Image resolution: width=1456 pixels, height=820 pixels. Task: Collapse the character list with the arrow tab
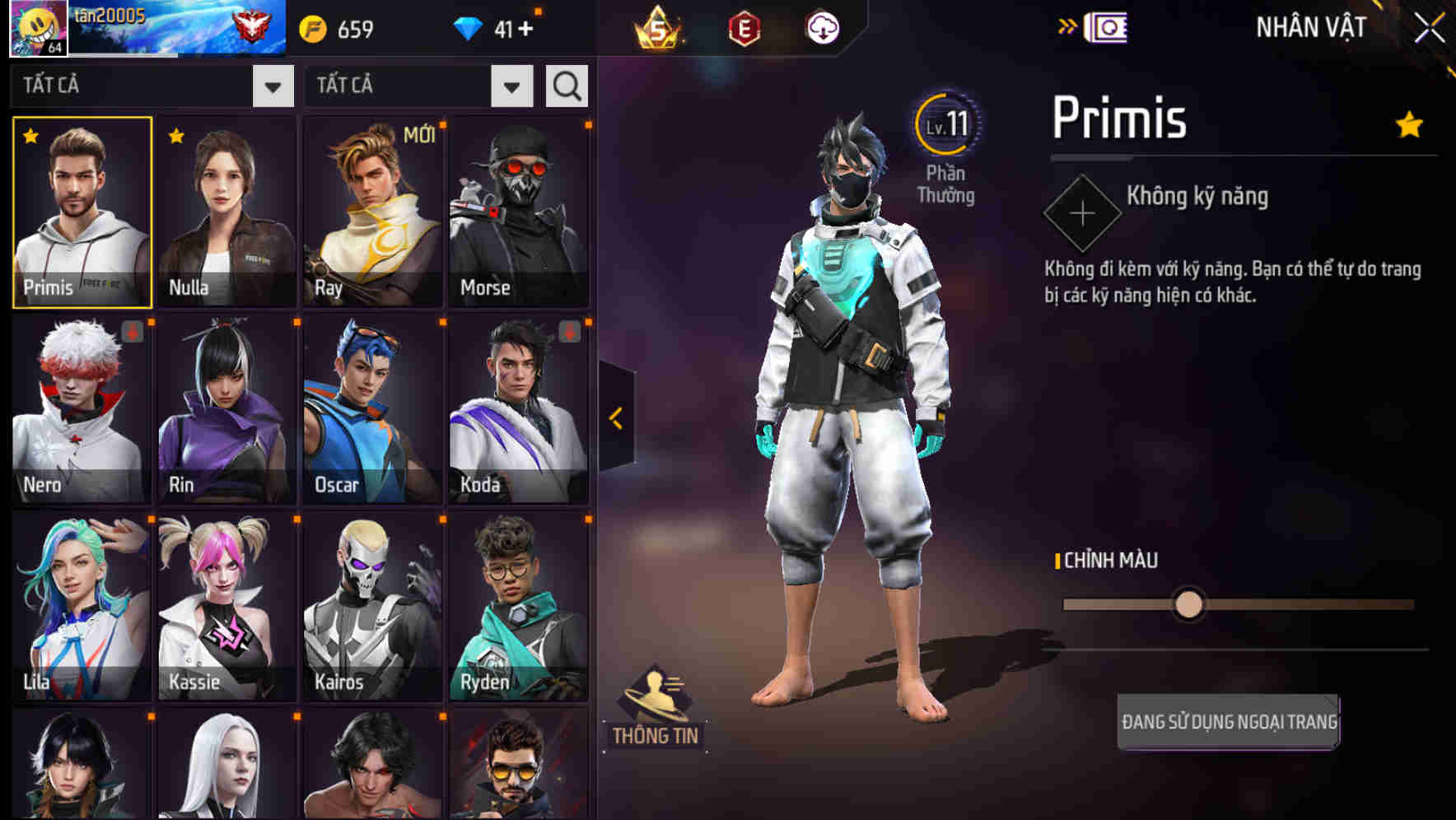coord(616,417)
